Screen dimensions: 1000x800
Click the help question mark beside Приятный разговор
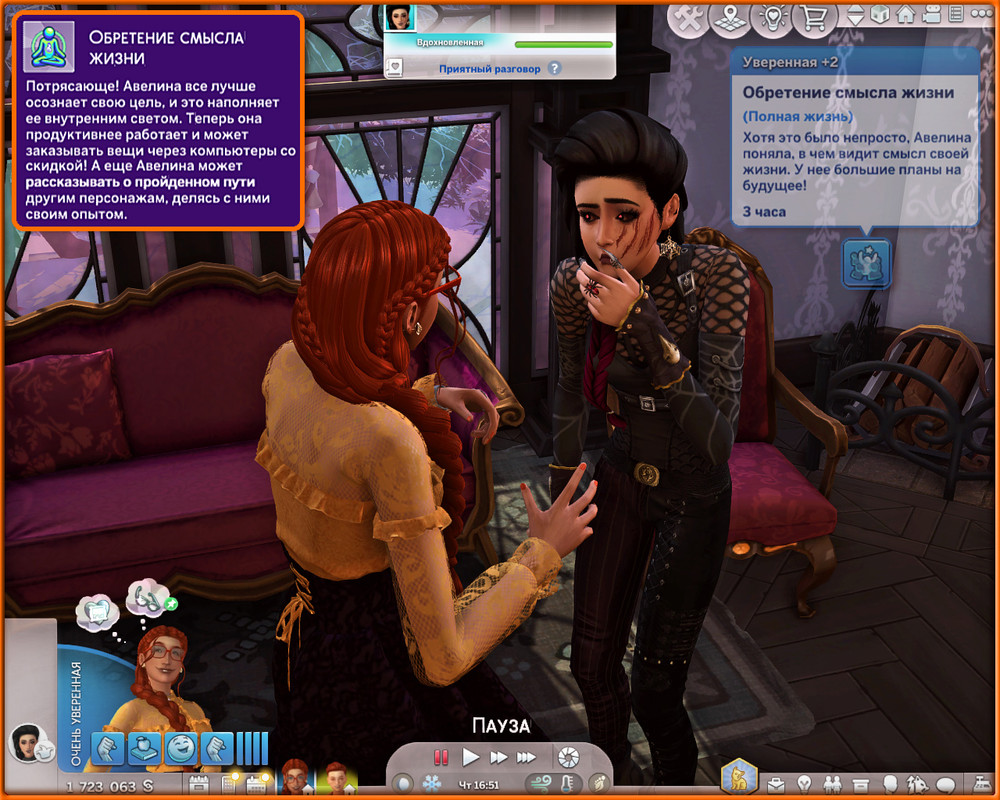(555, 69)
